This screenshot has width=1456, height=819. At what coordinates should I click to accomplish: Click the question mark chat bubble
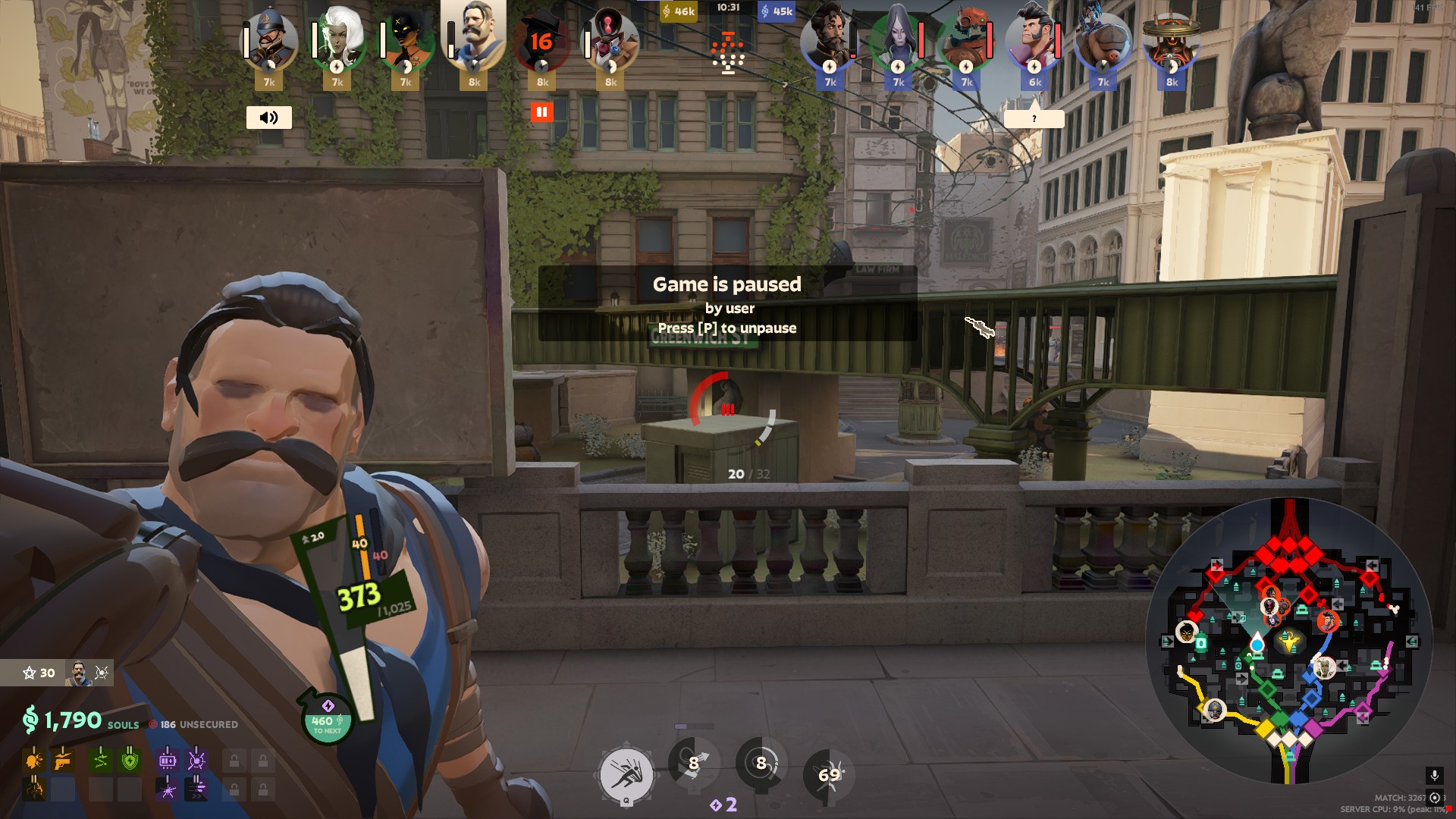pyautogui.click(x=1034, y=119)
